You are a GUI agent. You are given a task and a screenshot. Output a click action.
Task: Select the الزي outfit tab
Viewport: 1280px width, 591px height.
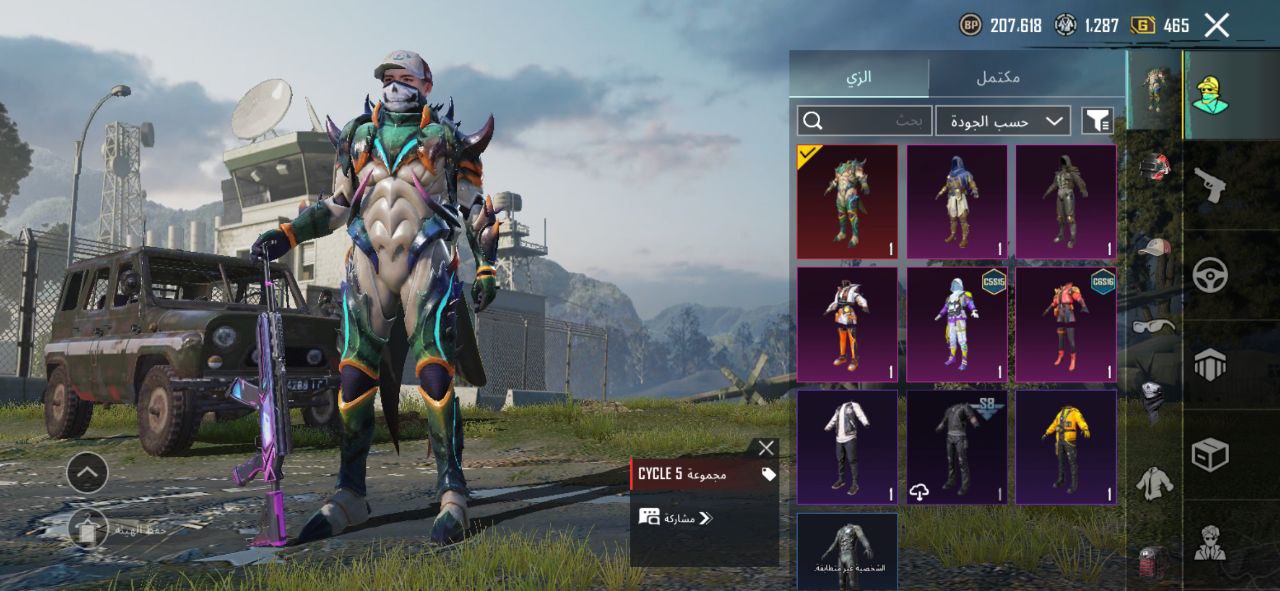tap(859, 77)
